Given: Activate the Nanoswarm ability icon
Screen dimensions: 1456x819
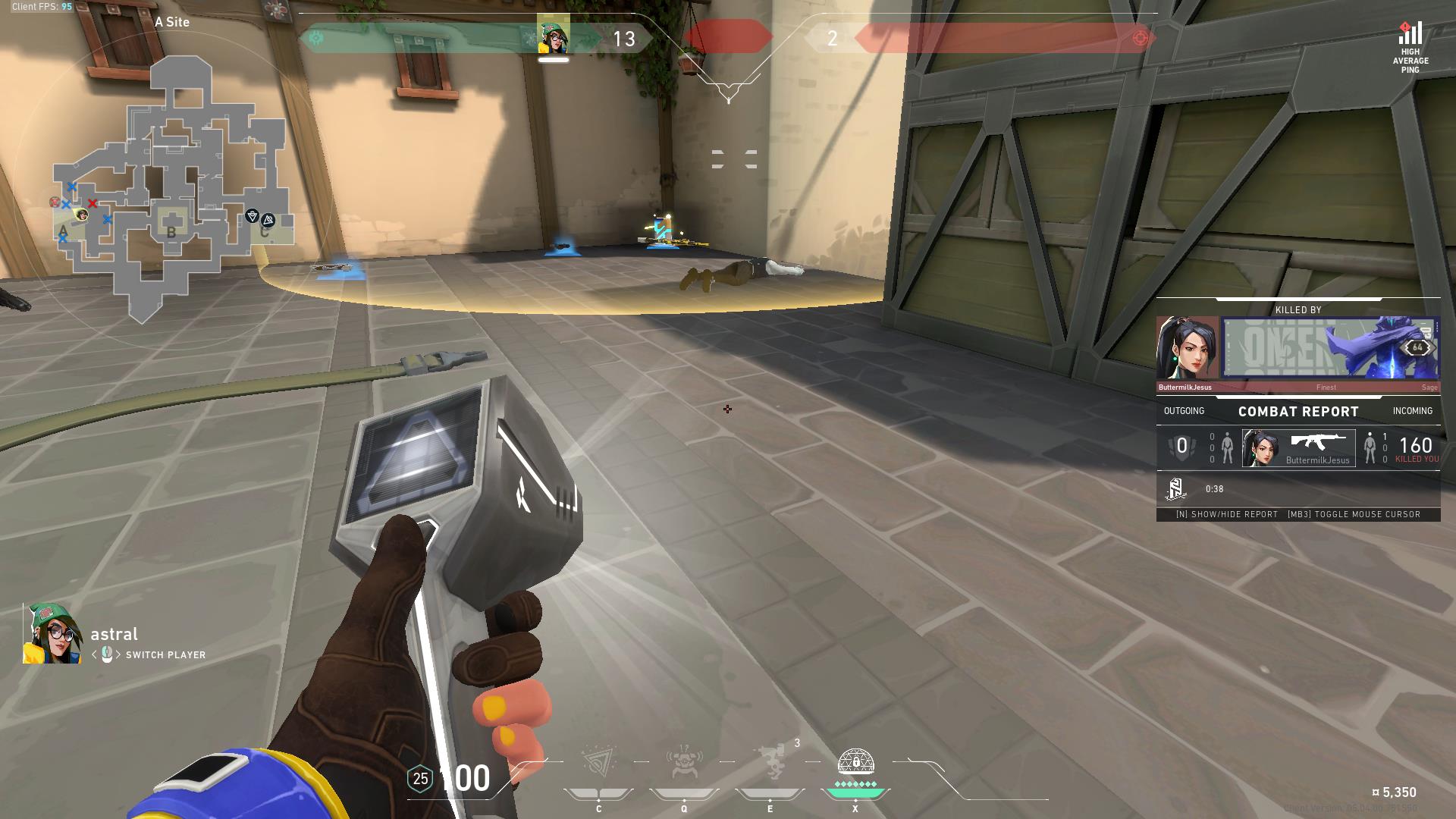Looking at the screenshot, I should tap(598, 763).
